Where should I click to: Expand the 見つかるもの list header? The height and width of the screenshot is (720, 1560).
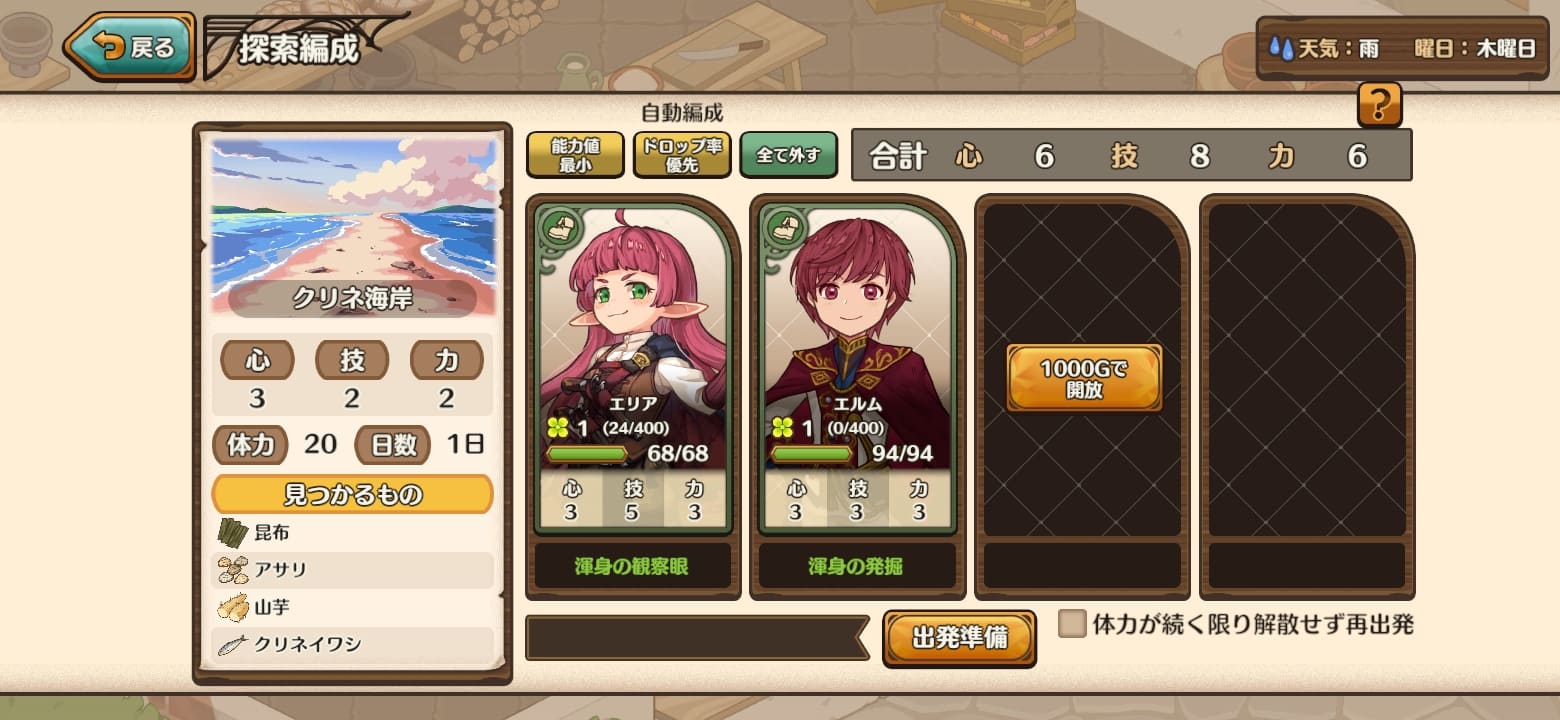352,493
